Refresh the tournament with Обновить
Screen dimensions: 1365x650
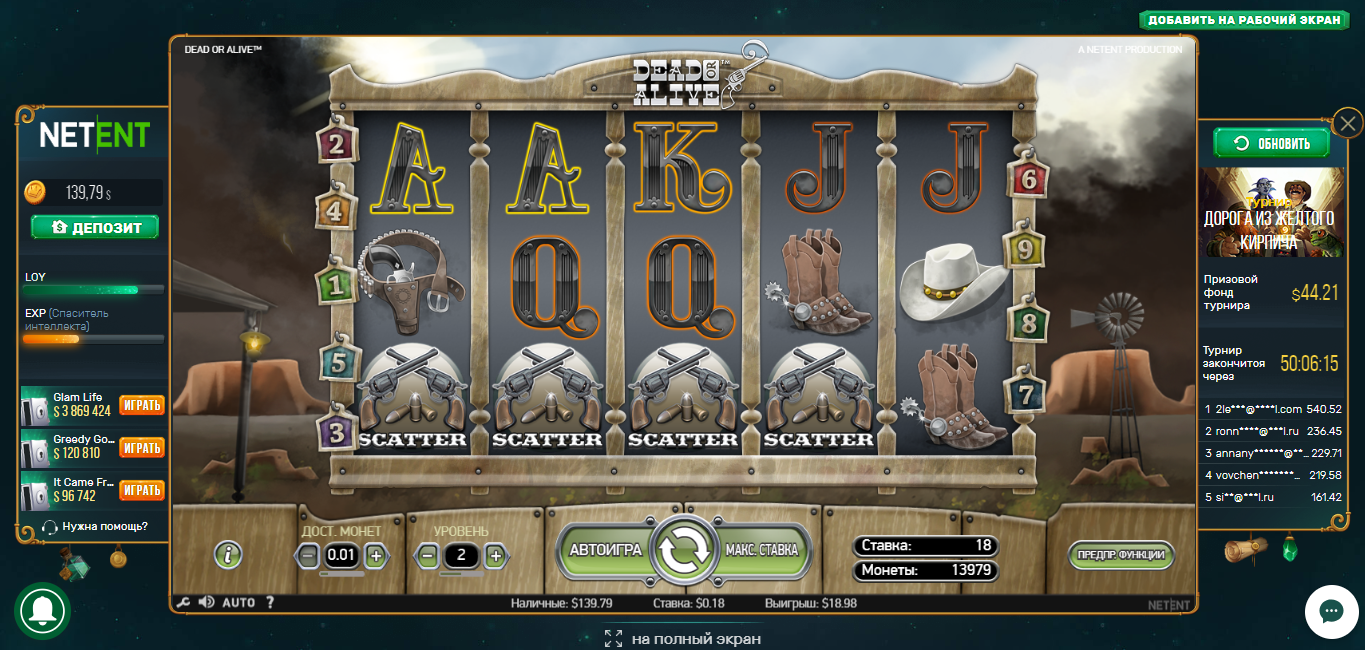coord(1271,143)
